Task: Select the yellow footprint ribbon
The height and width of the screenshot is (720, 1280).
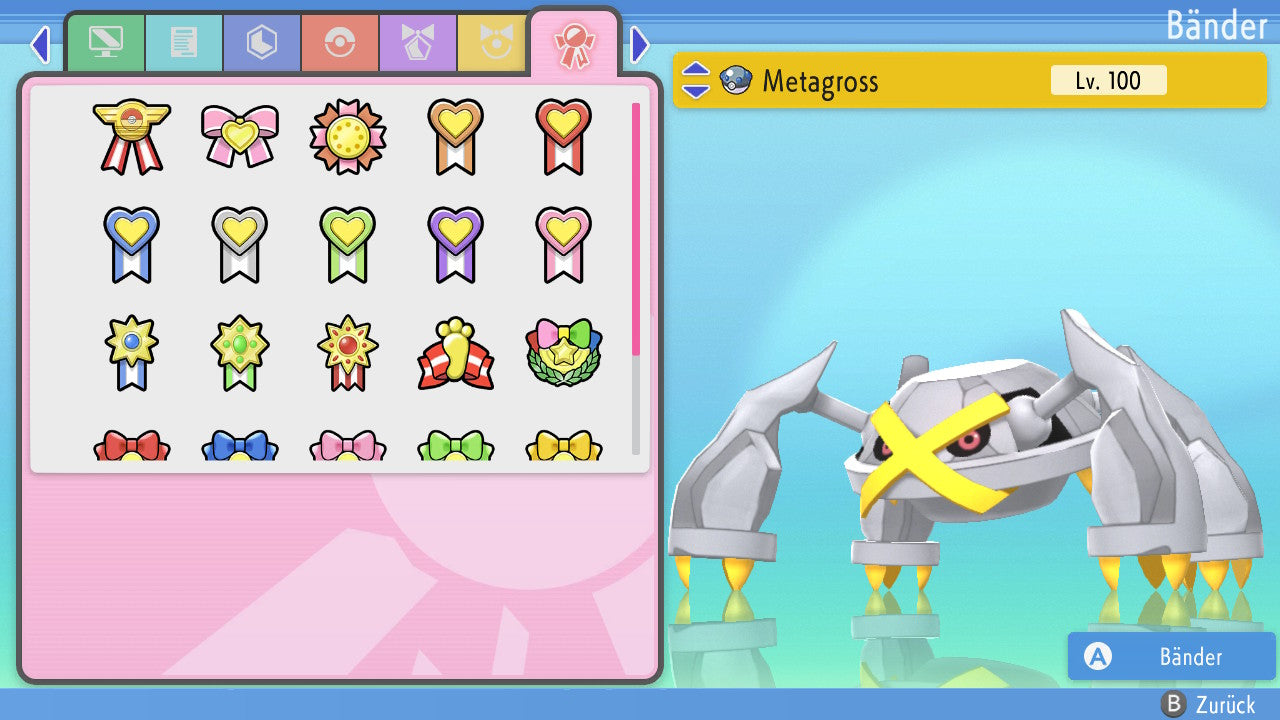Action: 455,354
